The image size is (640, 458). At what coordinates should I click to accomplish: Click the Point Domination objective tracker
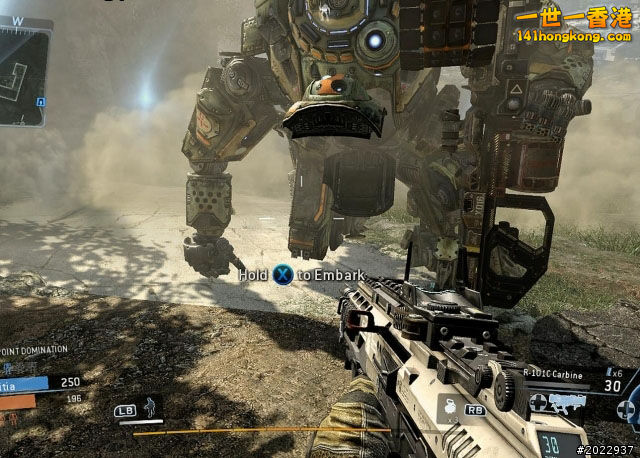[x=35, y=349]
